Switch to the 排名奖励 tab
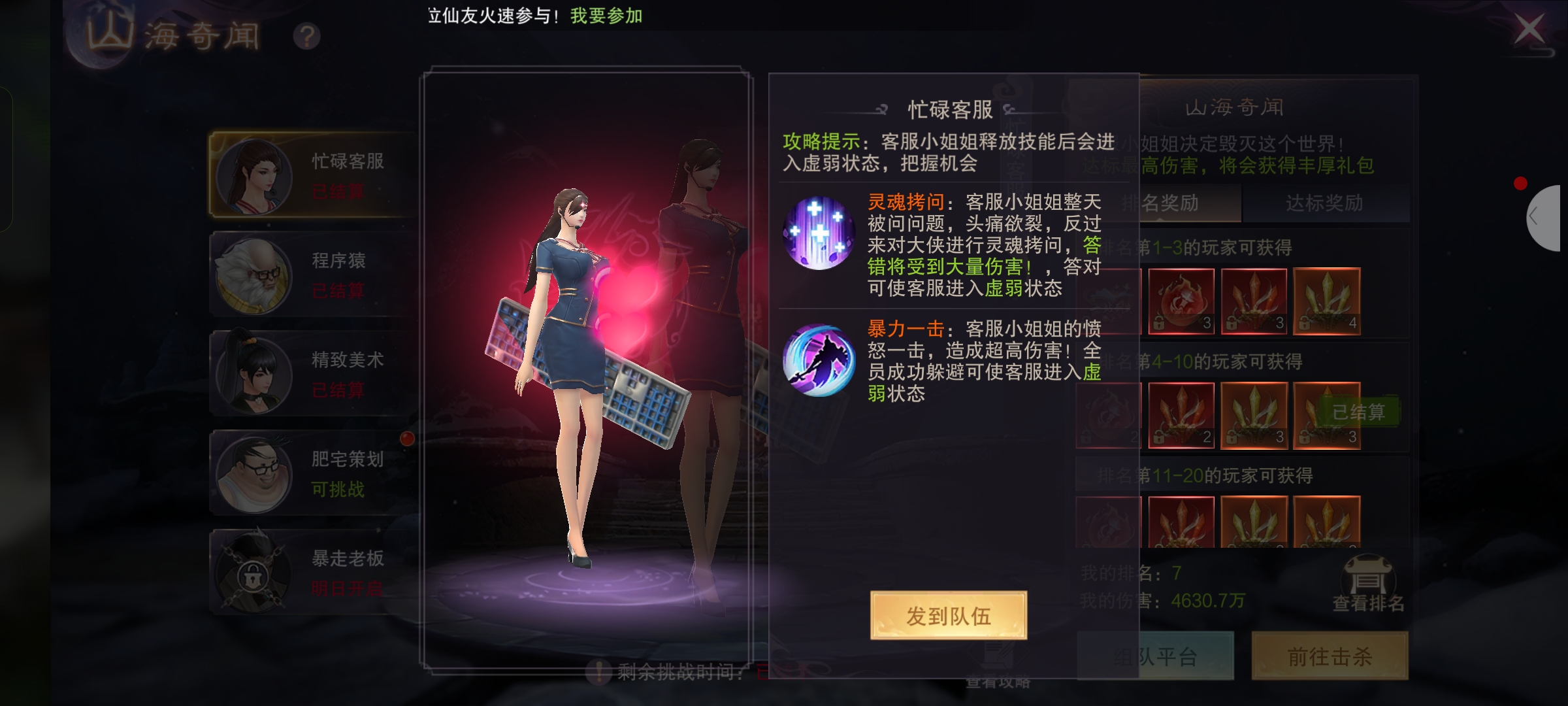Screen dimensions: 1568x706 (x=1169, y=203)
